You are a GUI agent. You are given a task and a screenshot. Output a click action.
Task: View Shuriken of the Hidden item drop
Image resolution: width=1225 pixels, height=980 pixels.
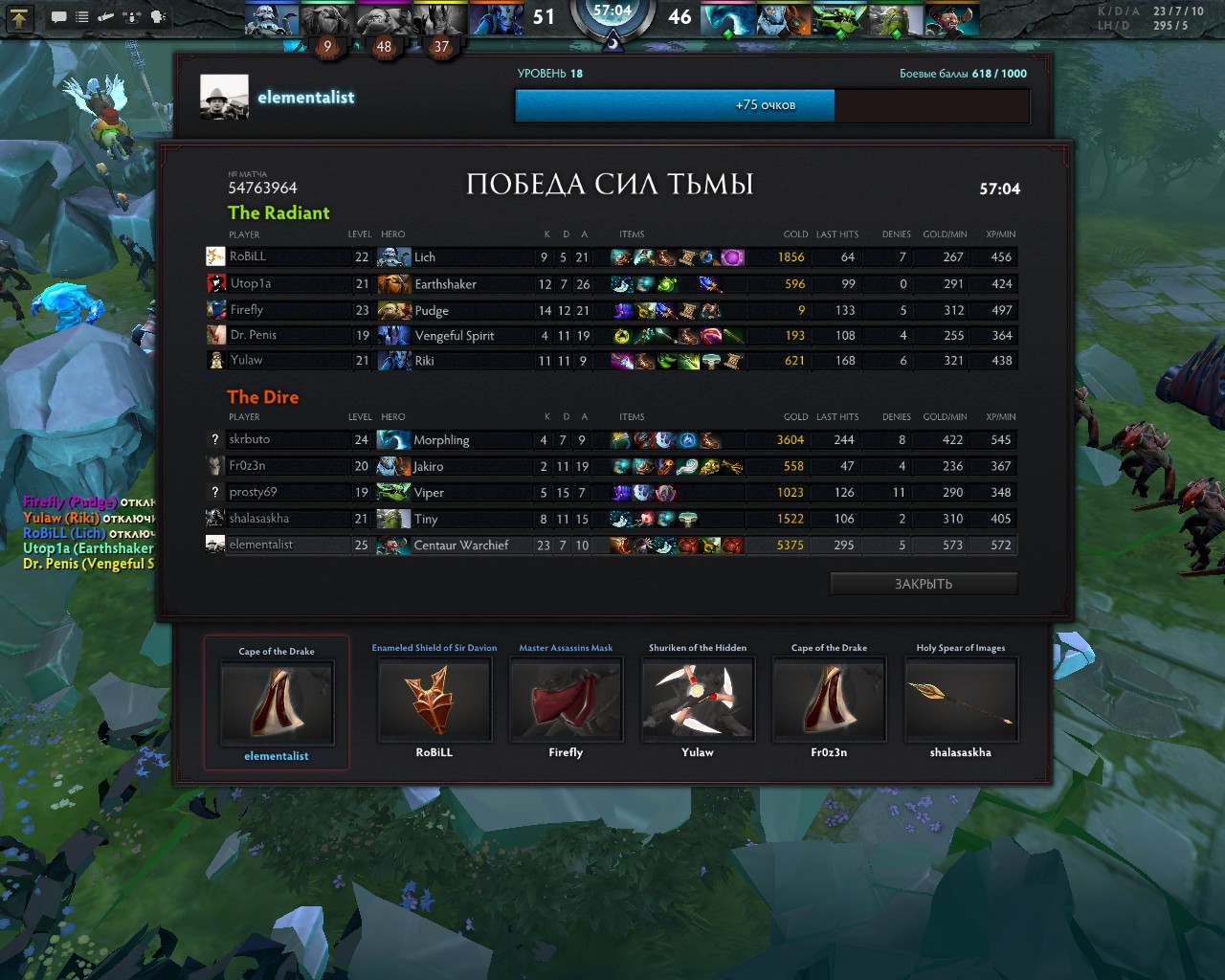[x=698, y=701]
